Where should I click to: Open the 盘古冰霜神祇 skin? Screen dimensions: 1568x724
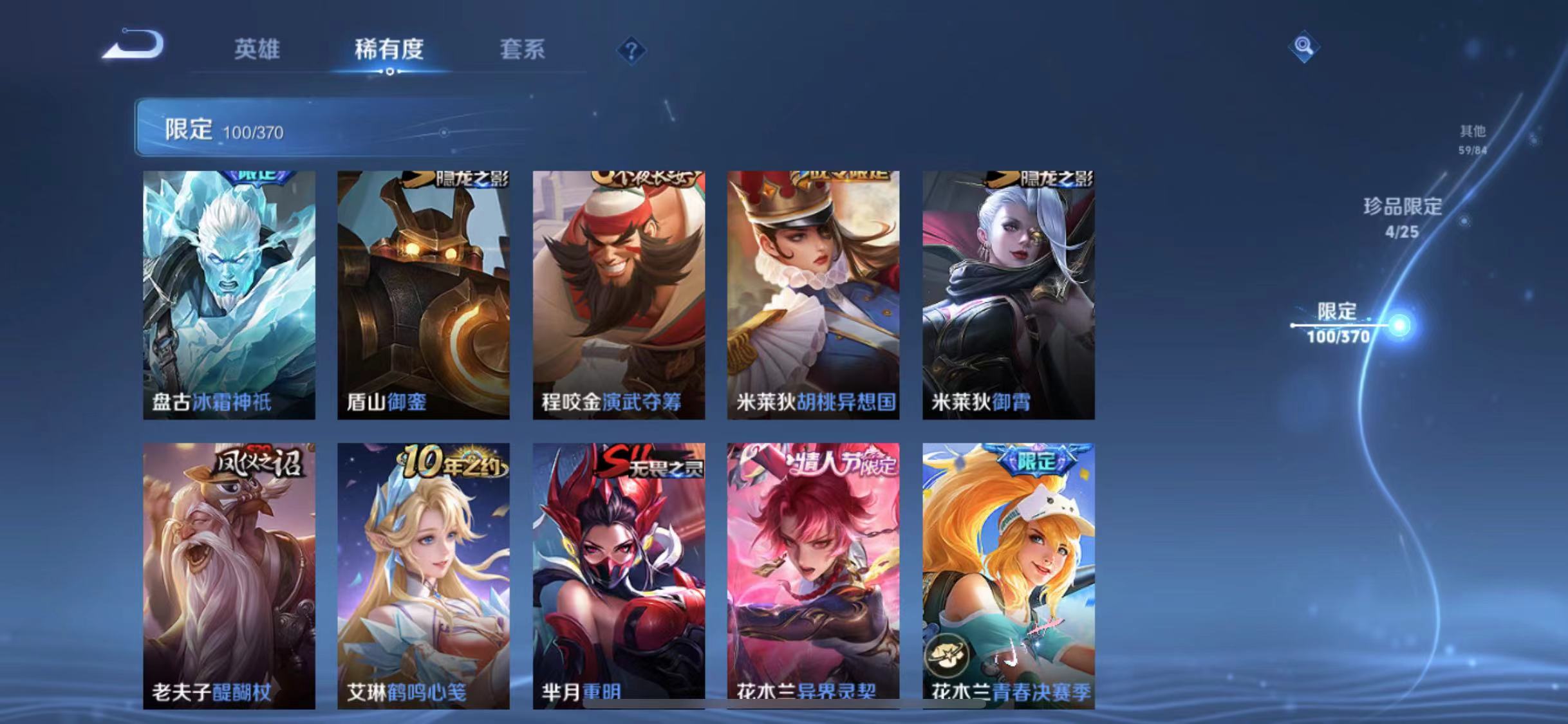232,296
